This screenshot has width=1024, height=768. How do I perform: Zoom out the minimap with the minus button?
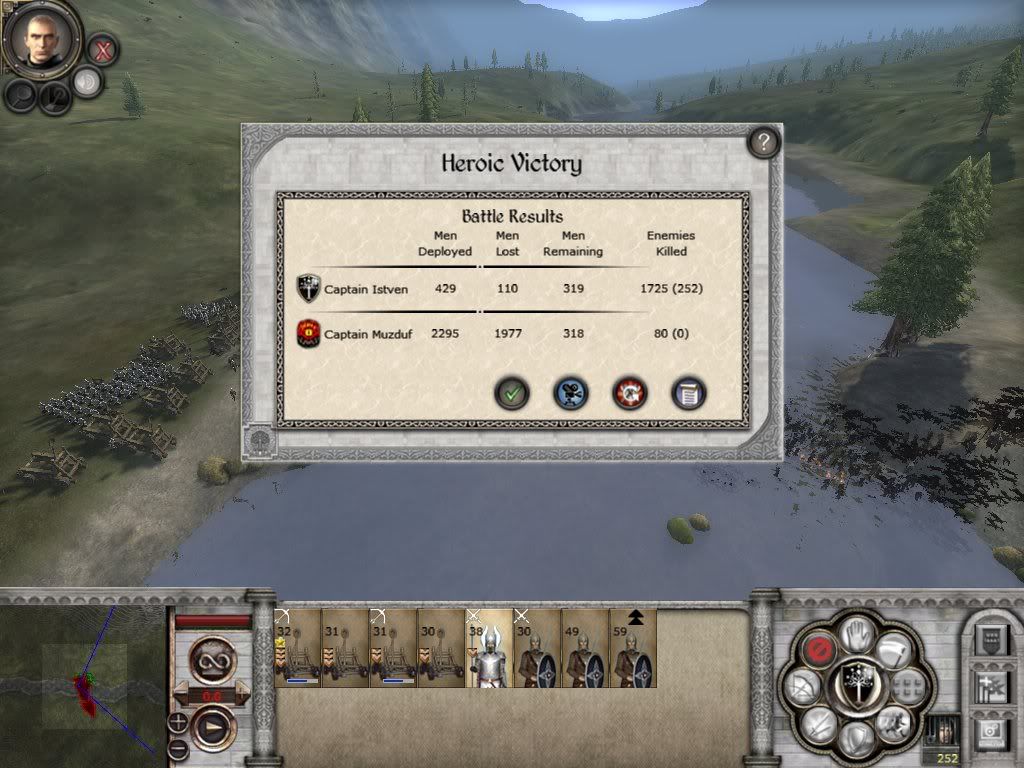177,746
